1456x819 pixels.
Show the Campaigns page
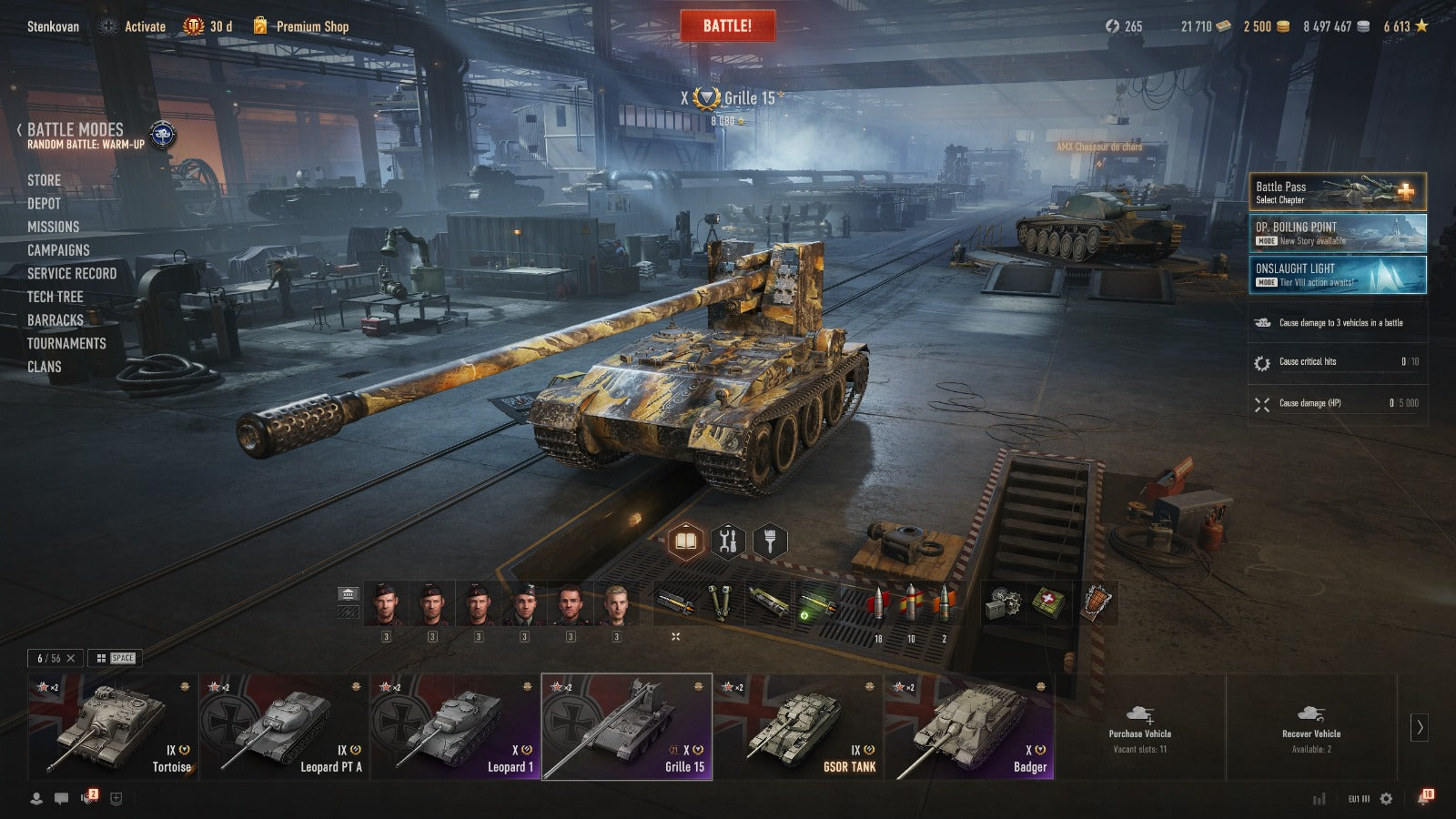pyautogui.click(x=58, y=250)
